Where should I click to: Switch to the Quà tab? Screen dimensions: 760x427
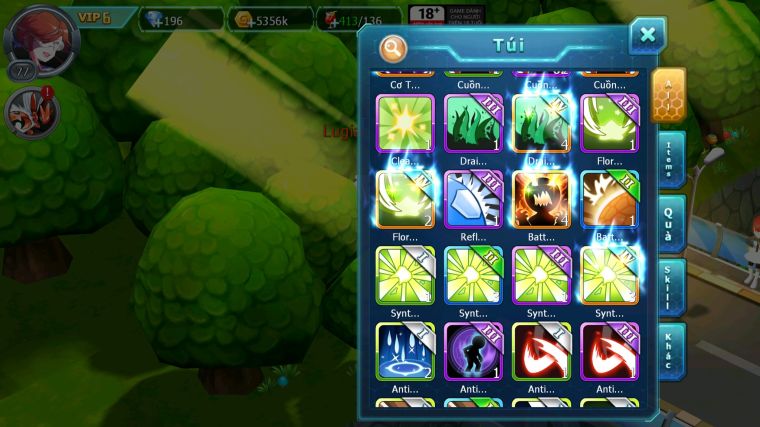point(670,223)
